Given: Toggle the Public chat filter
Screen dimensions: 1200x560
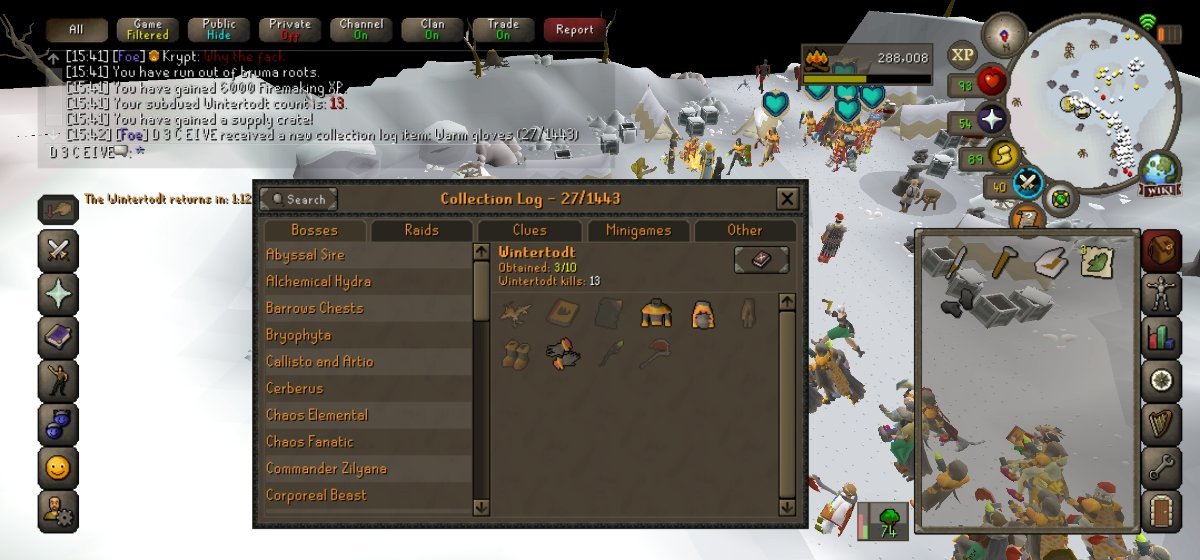Looking at the screenshot, I should (219, 30).
